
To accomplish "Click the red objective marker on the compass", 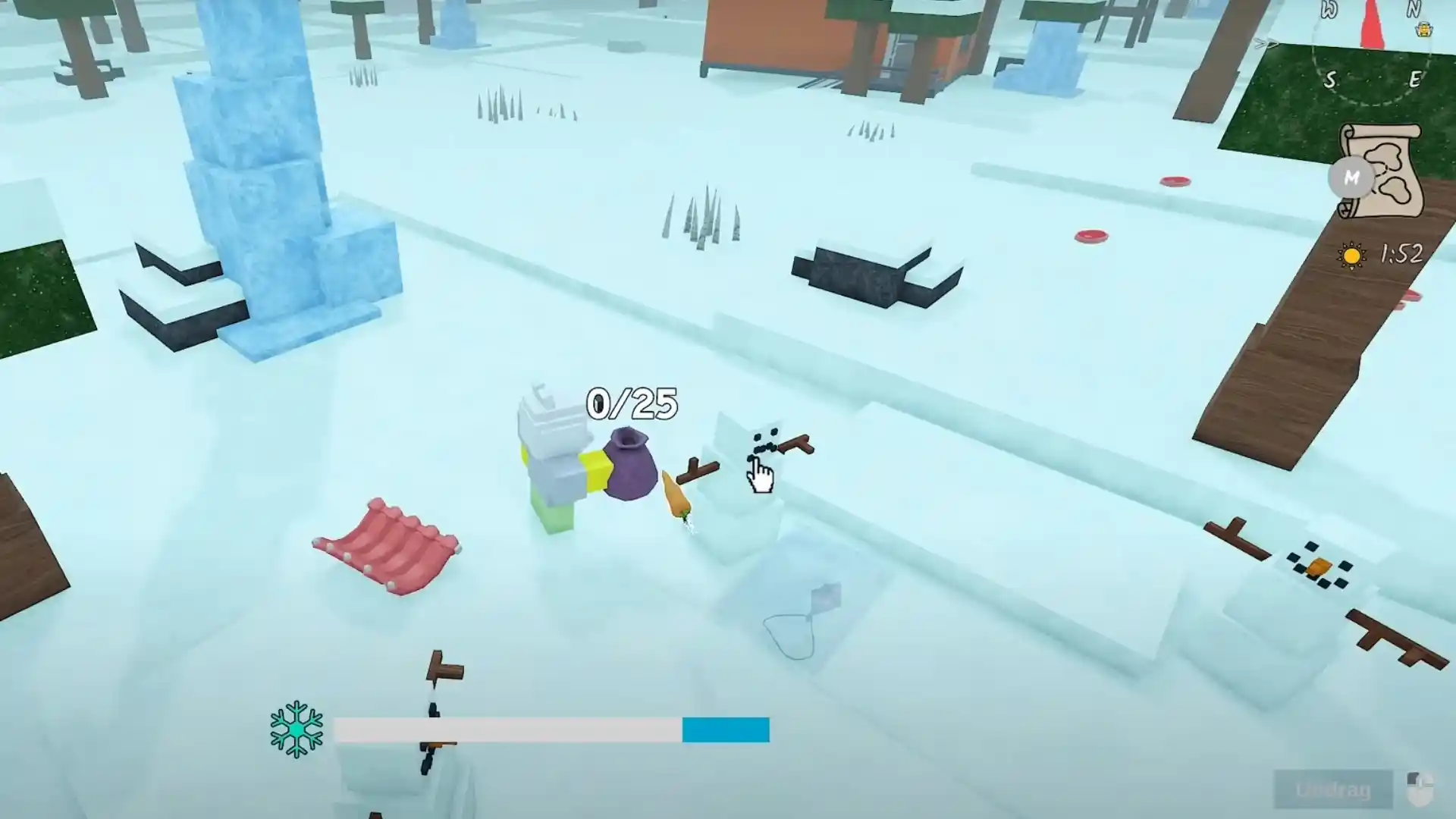I will click(x=1371, y=23).
